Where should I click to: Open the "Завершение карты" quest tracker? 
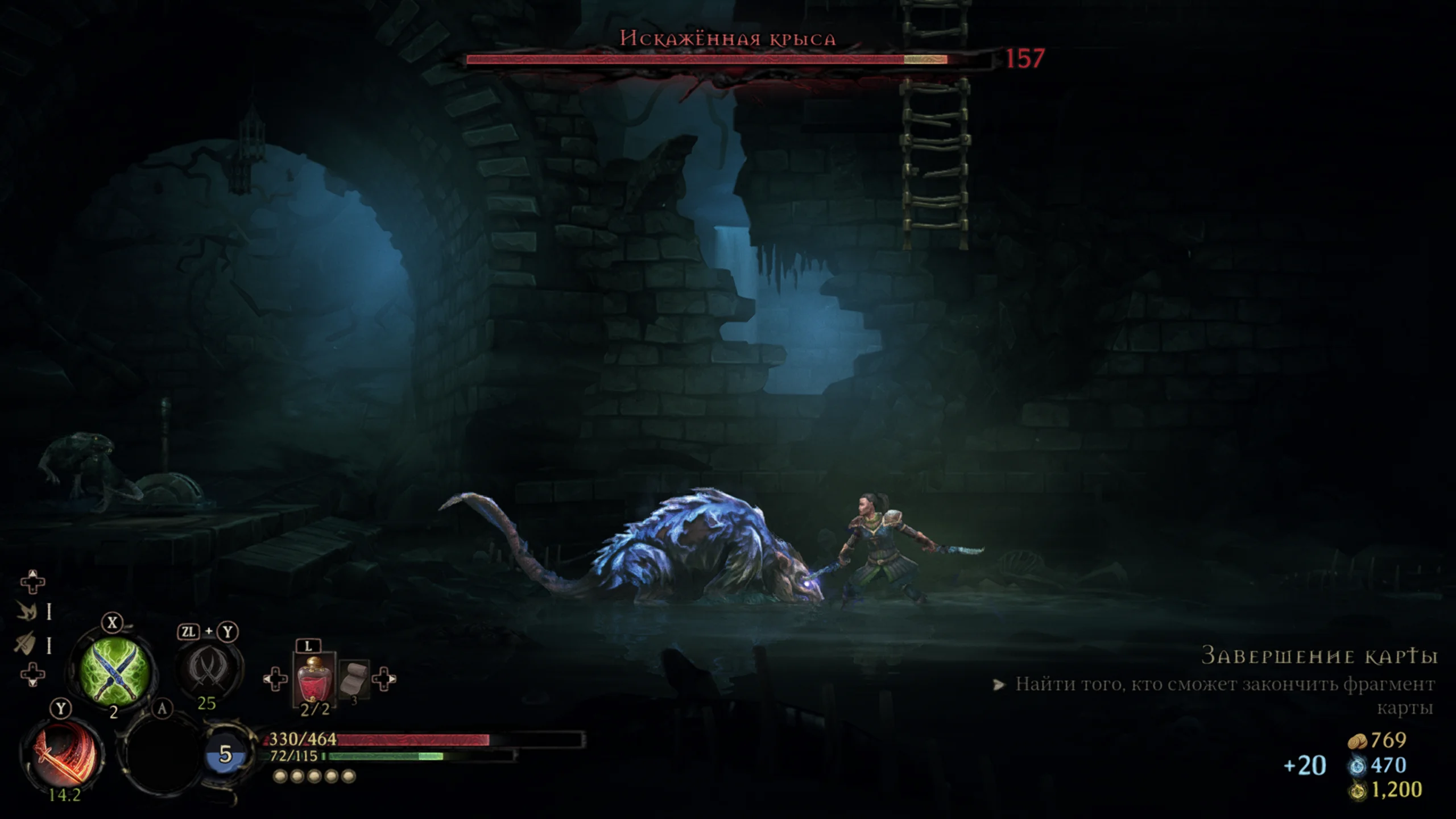point(1319,656)
